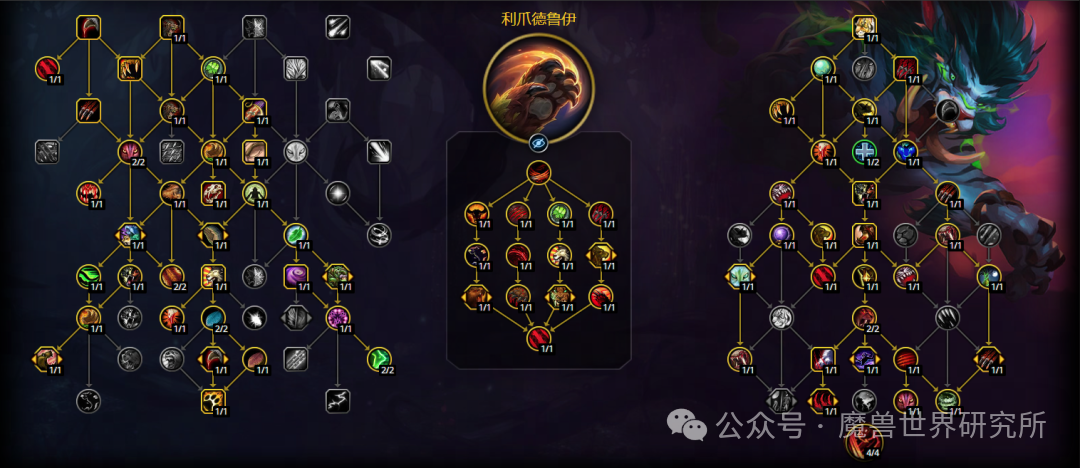Select the bottom capstone hero talent node
The height and width of the screenshot is (468, 1080).
click(539, 338)
